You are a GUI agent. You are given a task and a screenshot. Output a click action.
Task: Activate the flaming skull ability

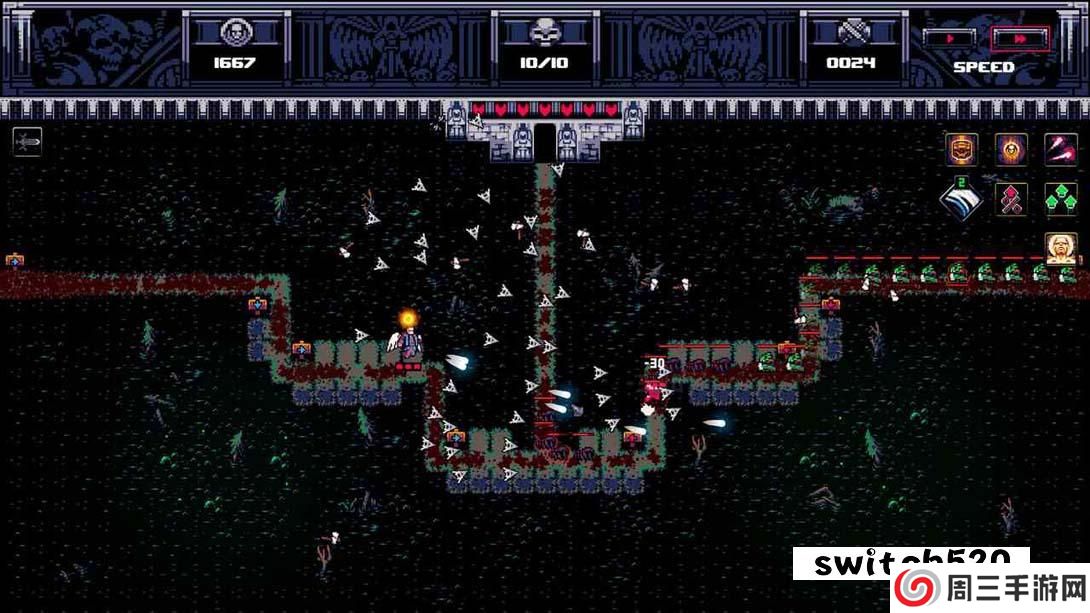pyautogui.click(x=1010, y=150)
